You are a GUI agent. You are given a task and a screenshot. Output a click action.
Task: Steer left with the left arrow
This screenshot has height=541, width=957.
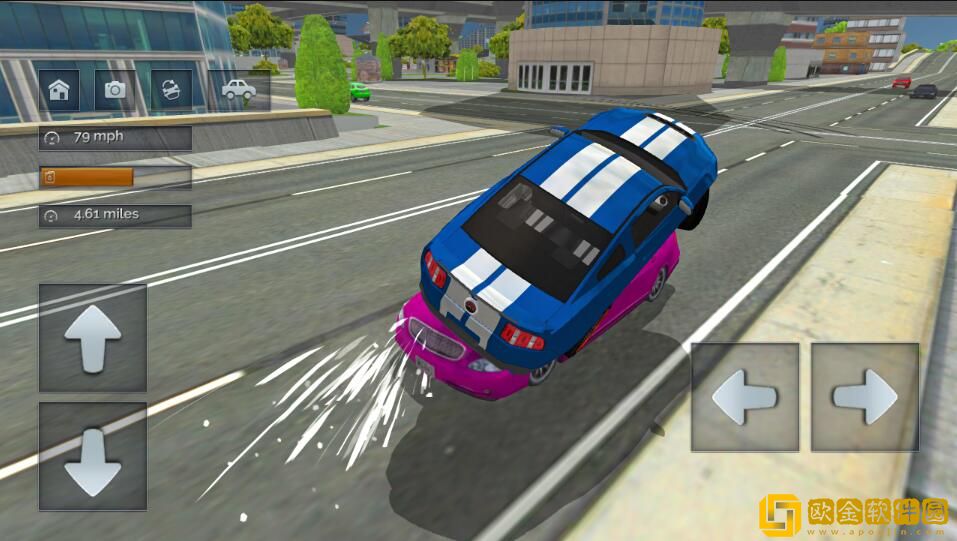click(x=745, y=397)
